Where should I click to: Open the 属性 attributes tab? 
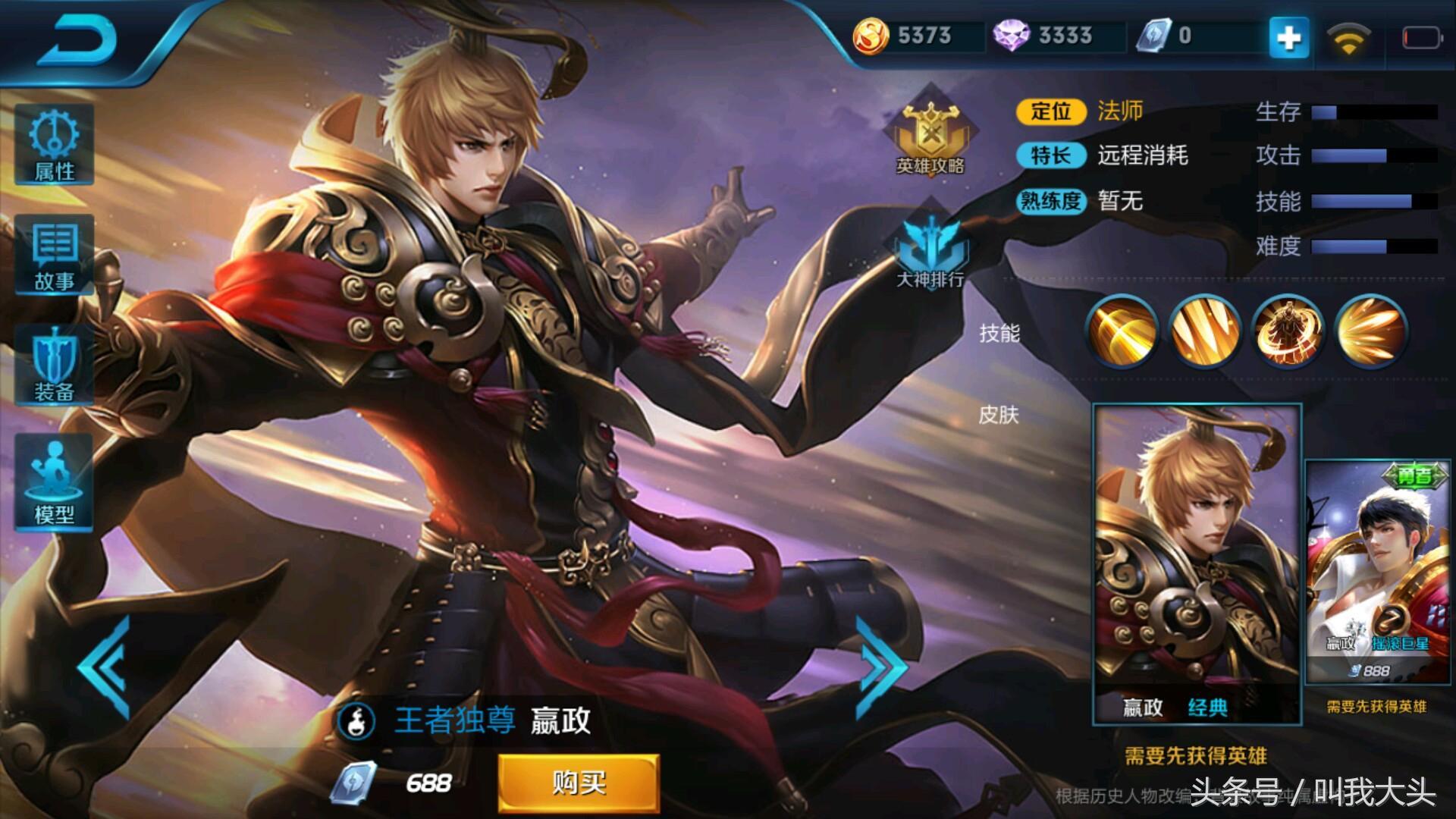point(55,146)
